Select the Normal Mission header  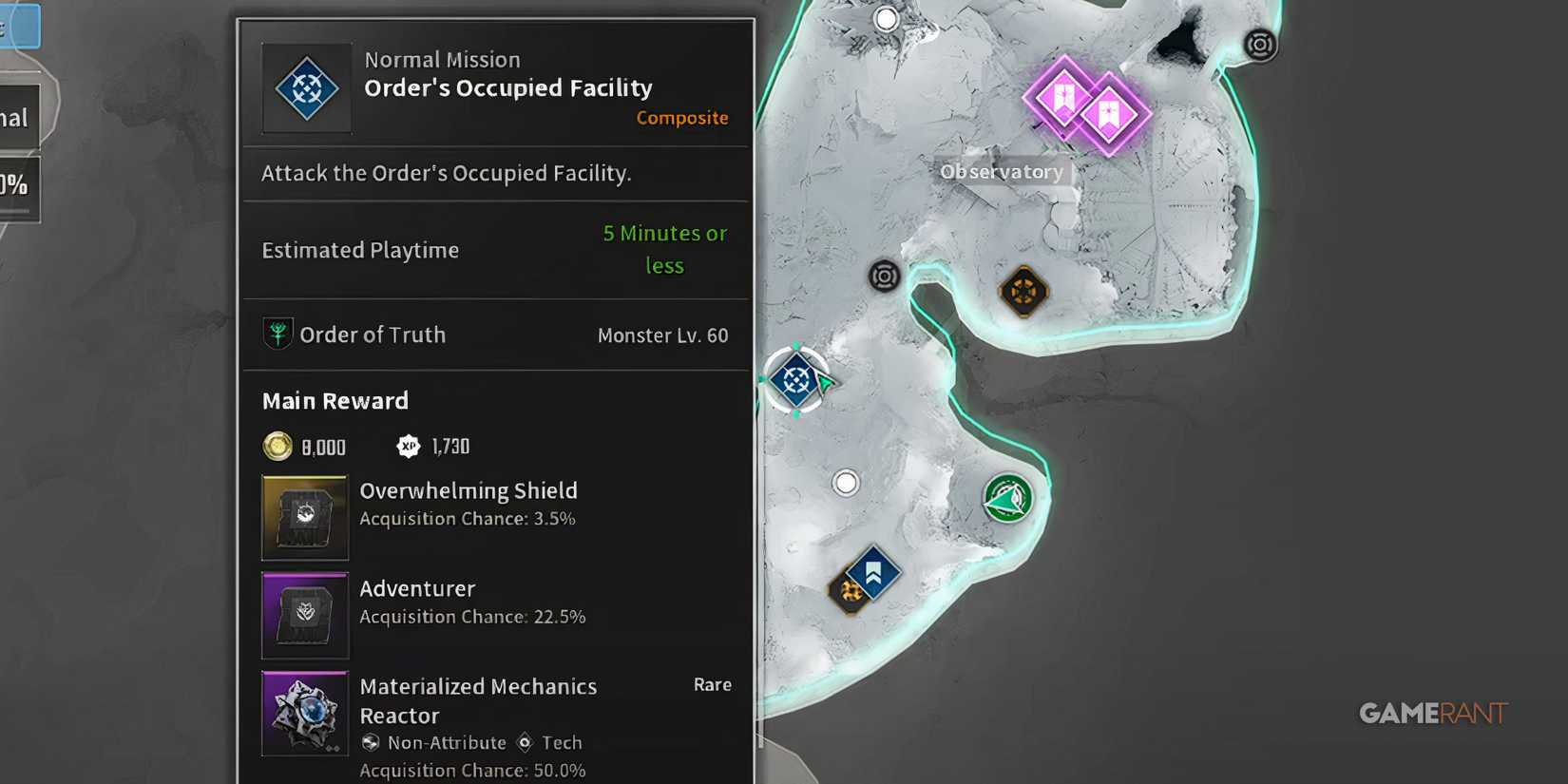(x=442, y=59)
